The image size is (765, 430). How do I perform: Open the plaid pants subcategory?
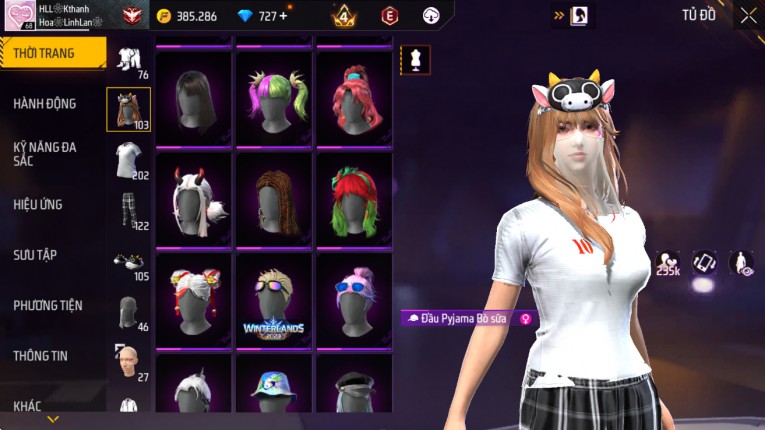pyautogui.click(x=128, y=212)
